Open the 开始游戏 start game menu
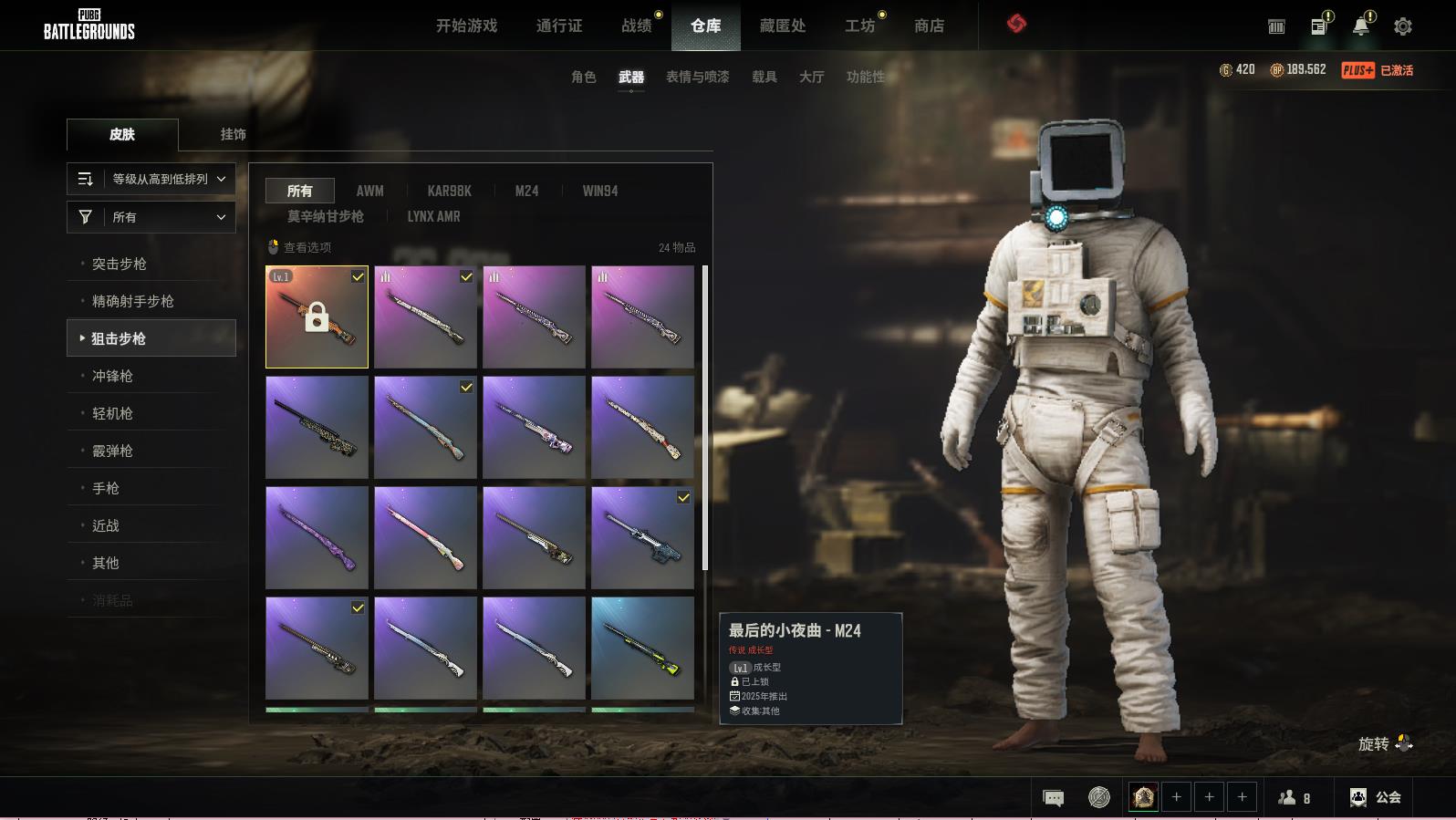The width and height of the screenshot is (1456, 820). [466, 26]
